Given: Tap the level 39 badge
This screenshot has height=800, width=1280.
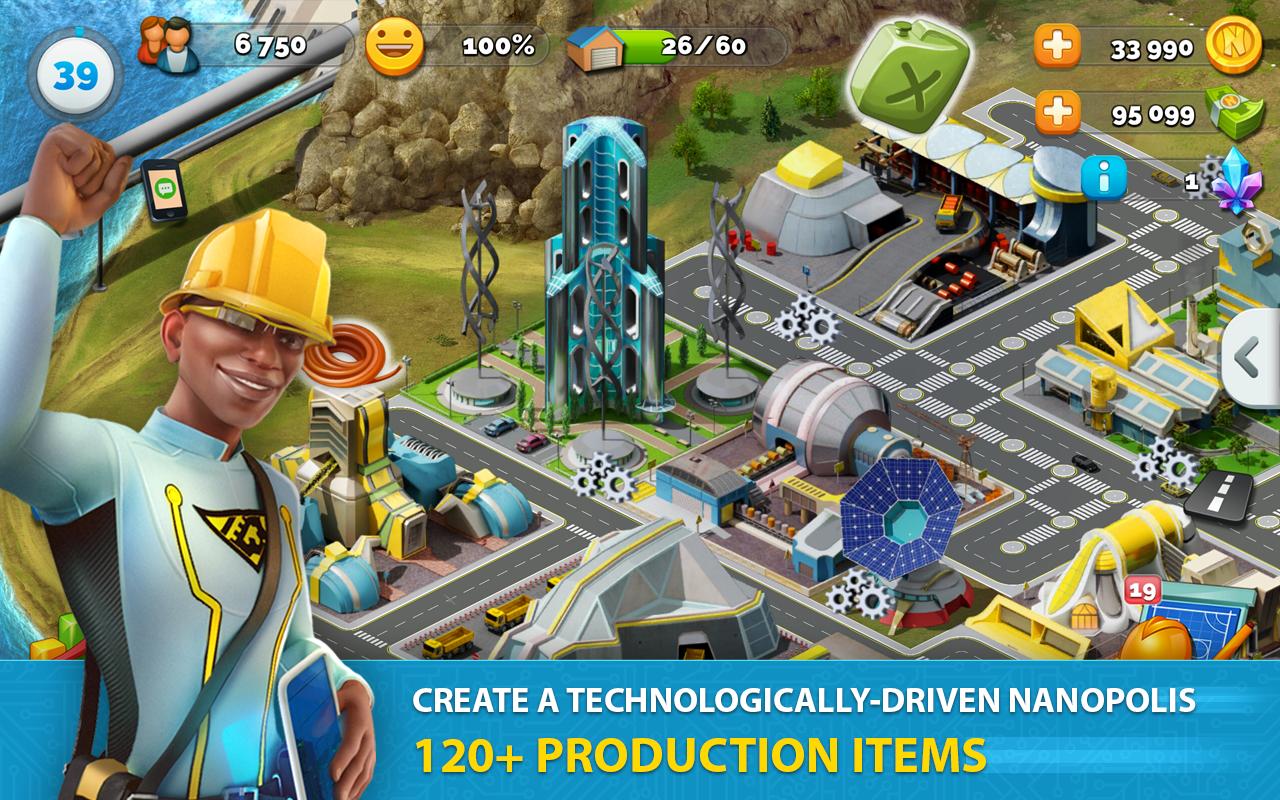Looking at the screenshot, I should tap(75, 72).
